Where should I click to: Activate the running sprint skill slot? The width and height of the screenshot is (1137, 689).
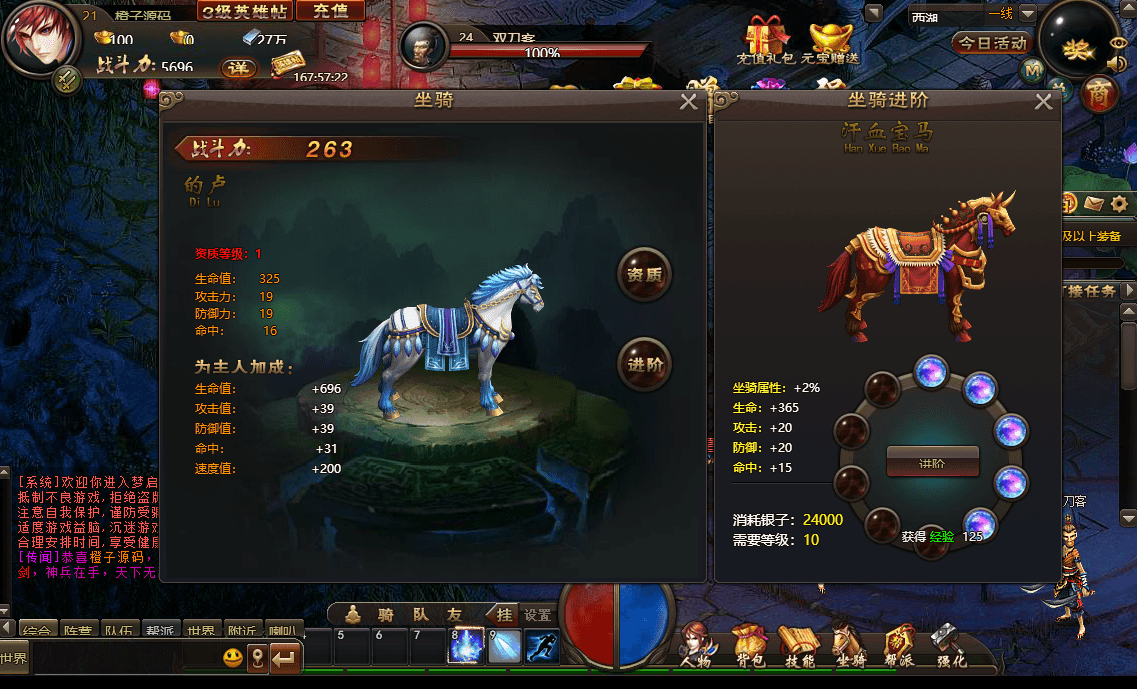pyautogui.click(x=542, y=645)
